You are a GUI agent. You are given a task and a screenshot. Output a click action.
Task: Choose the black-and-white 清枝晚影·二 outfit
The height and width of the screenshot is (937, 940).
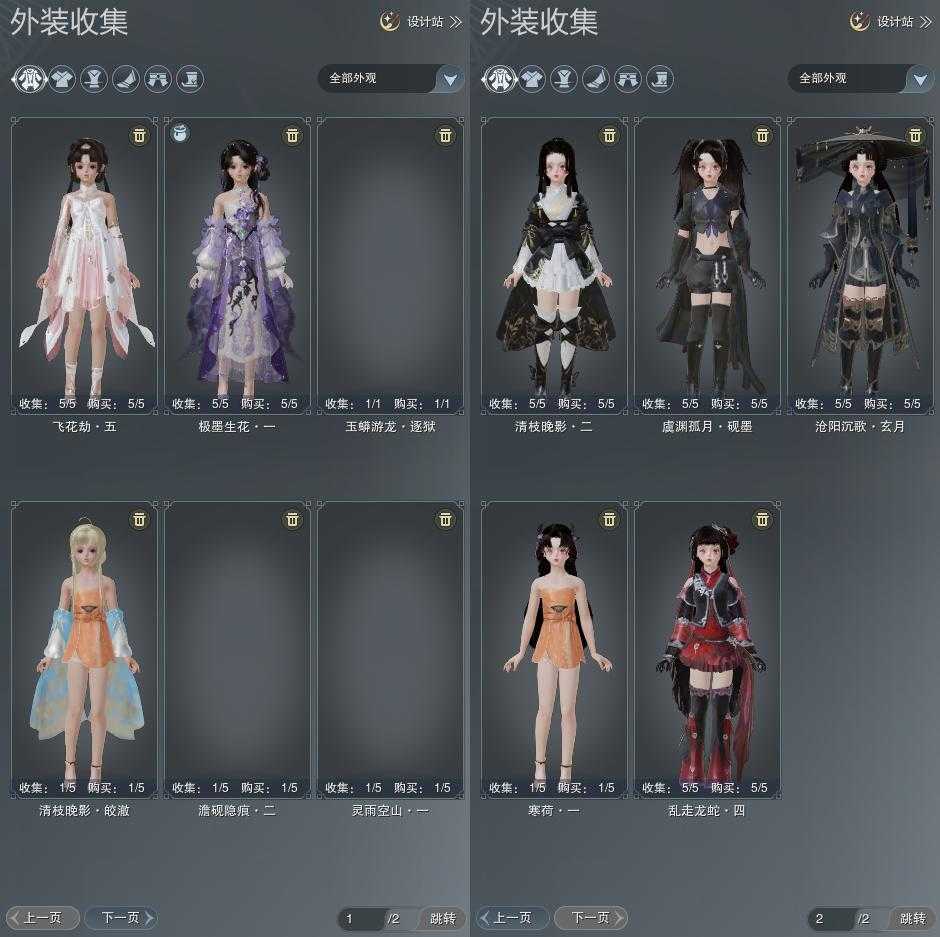tap(555, 265)
